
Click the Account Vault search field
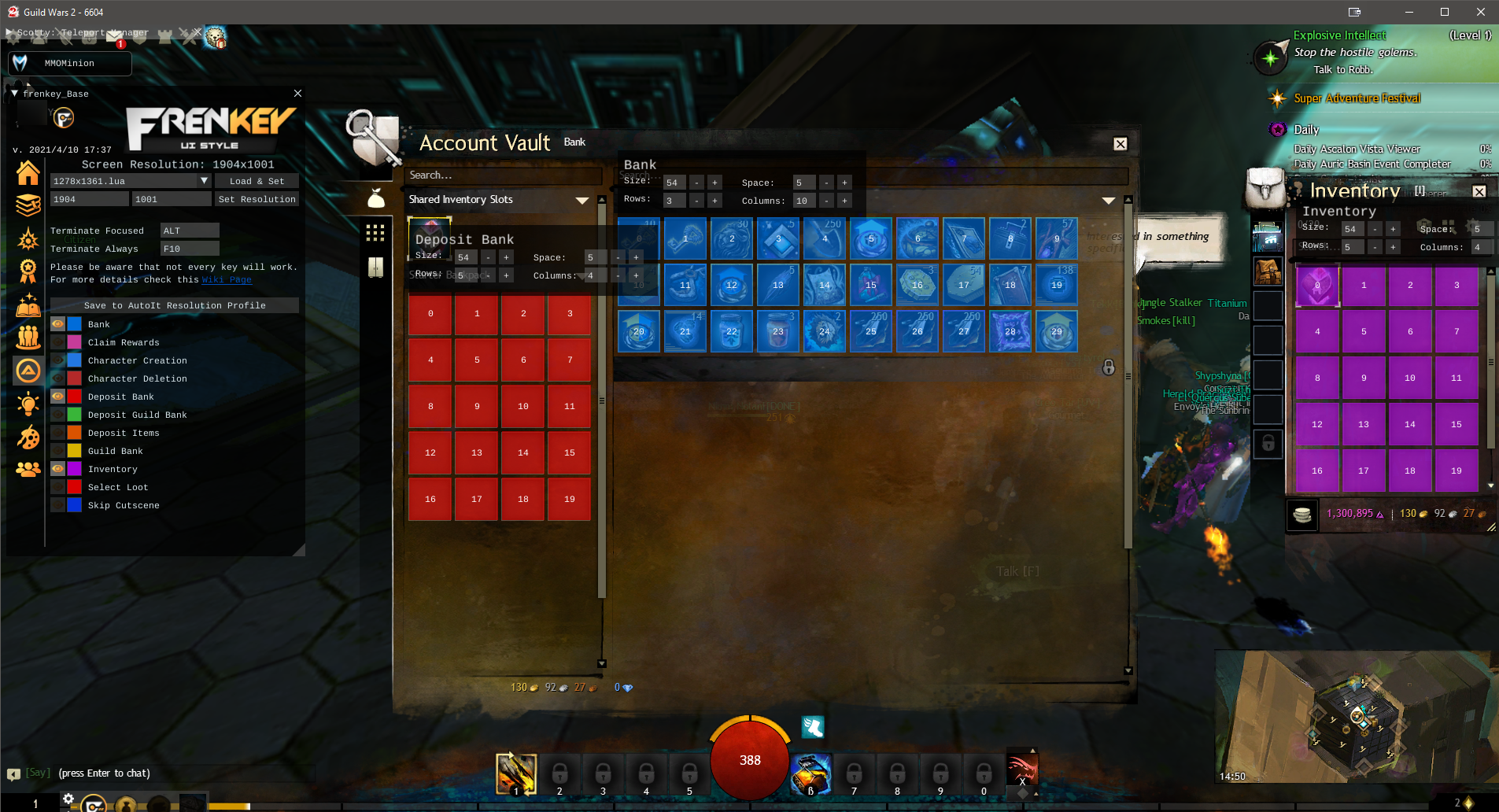tap(504, 175)
